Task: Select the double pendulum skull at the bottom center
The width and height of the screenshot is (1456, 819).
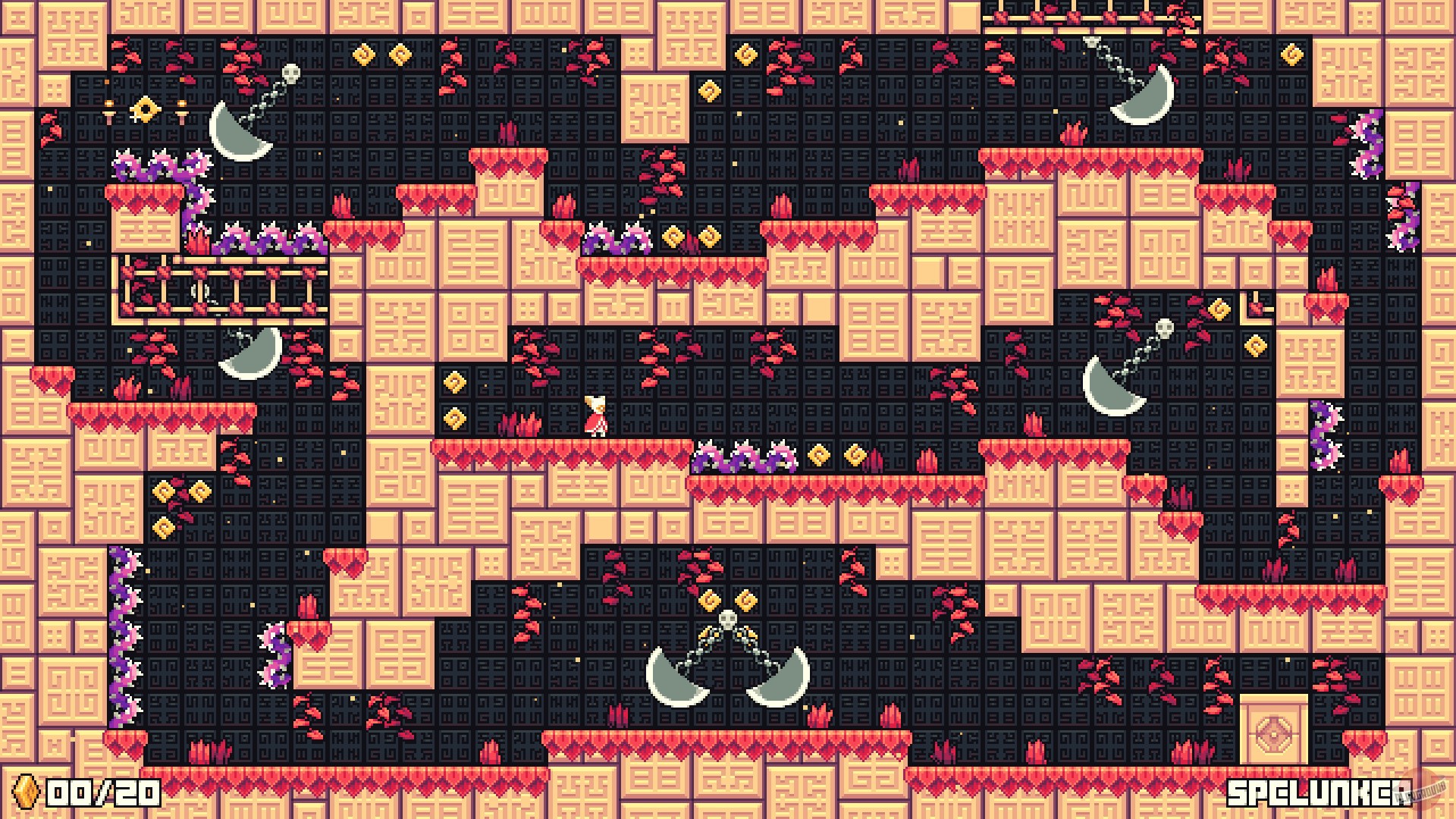Action: point(726,618)
